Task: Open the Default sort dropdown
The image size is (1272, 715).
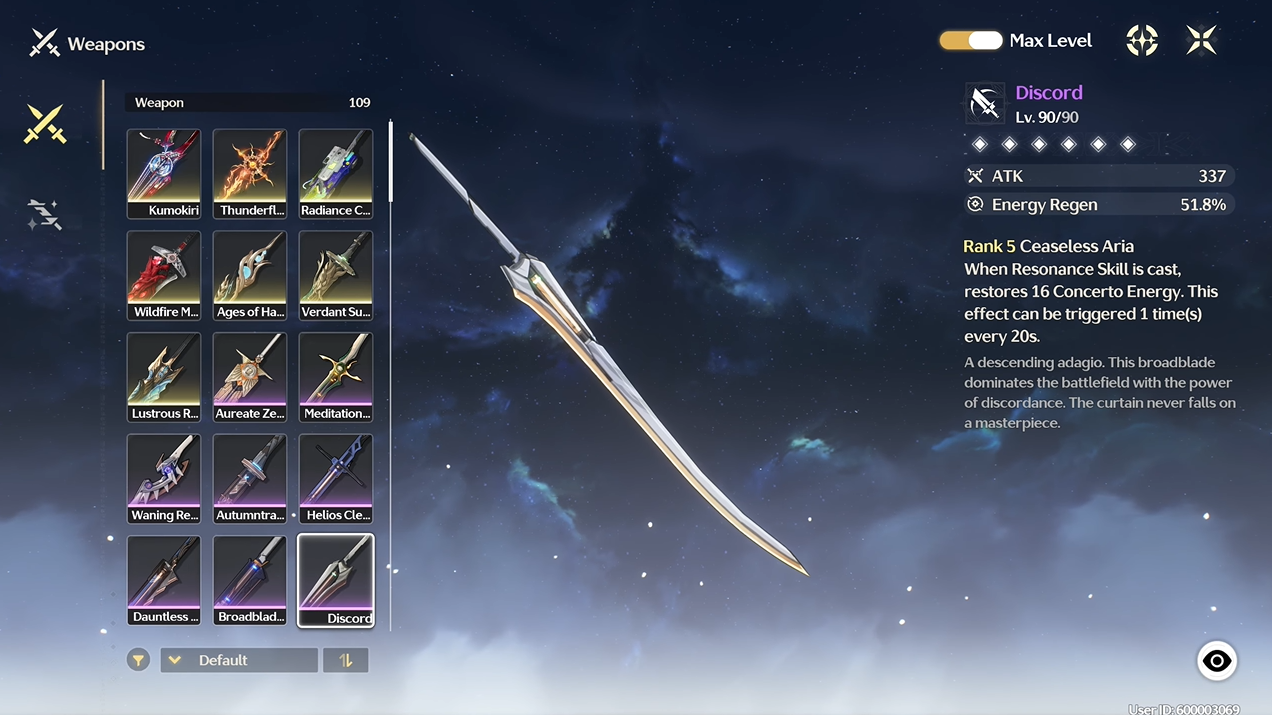Action: click(x=239, y=660)
